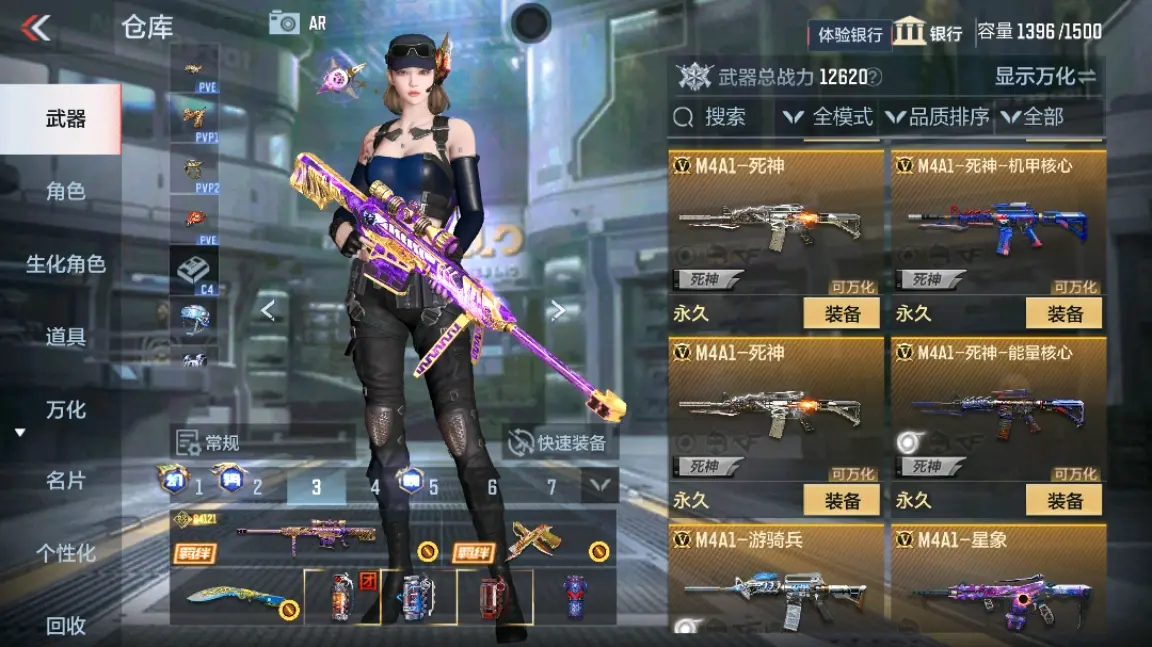The width and height of the screenshot is (1152, 647).
Task: Open the 体验银行 button
Action: pos(850,34)
